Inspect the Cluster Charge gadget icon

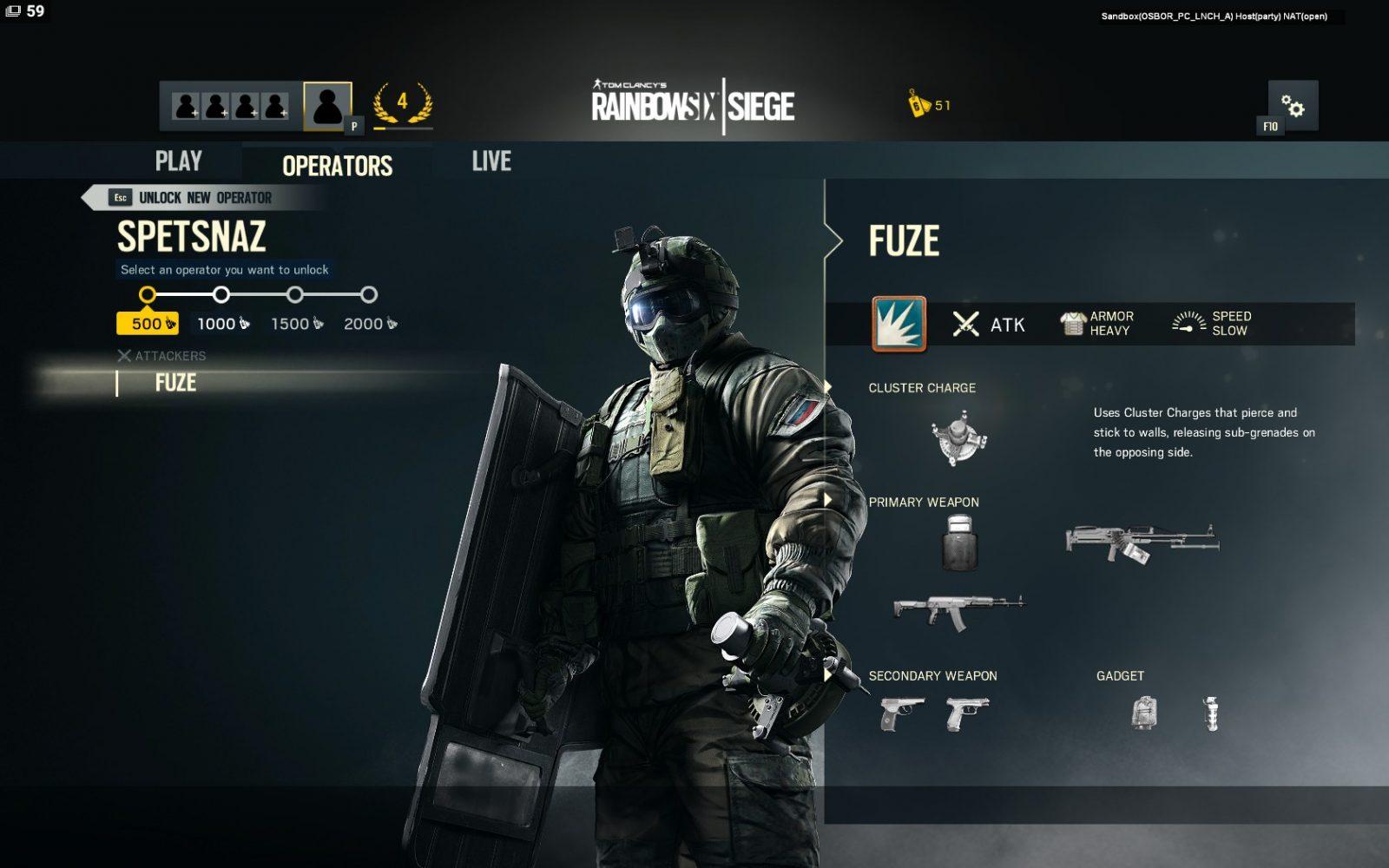point(958,438)
